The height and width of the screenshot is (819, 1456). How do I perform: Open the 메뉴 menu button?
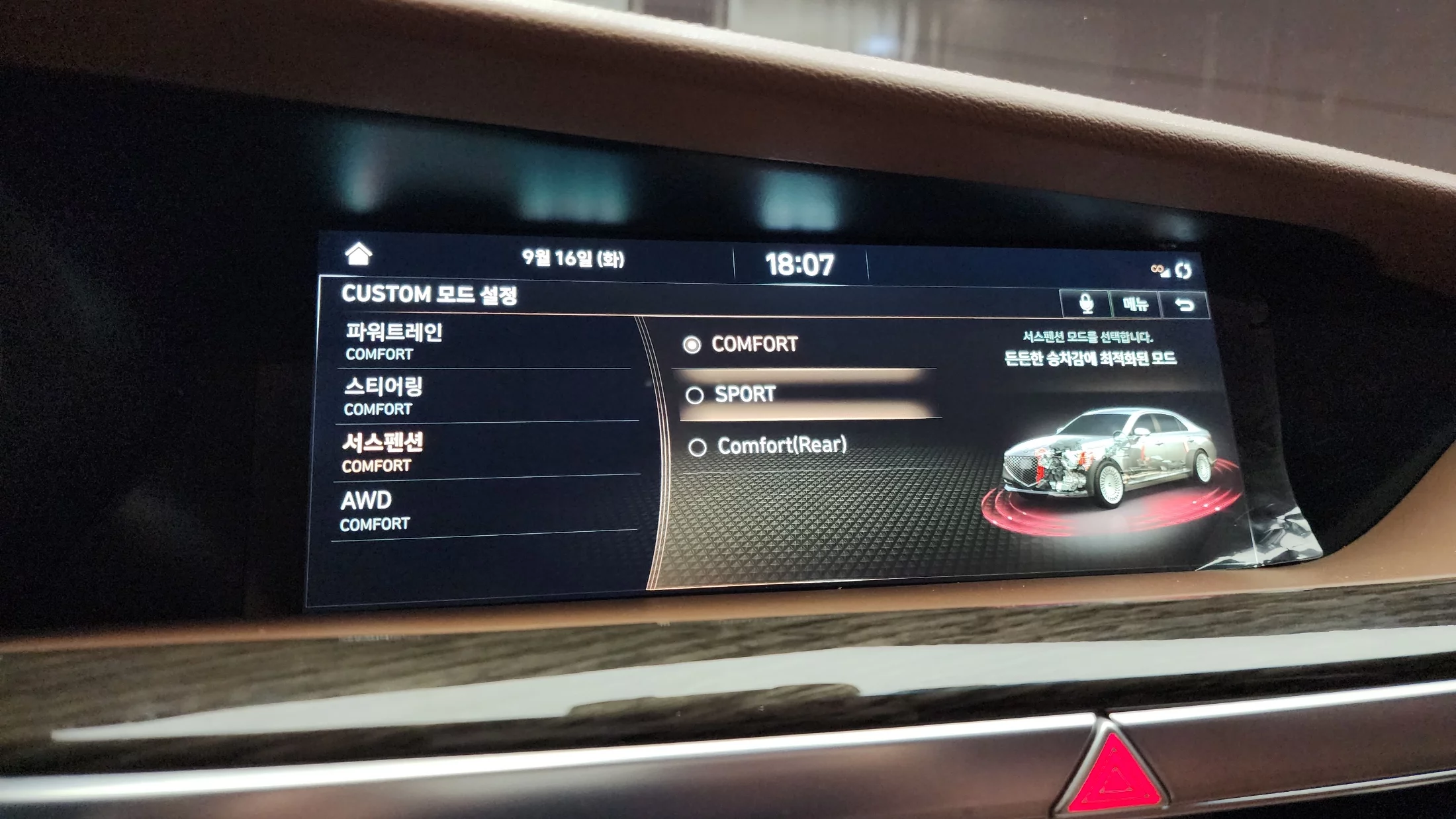tap(1135, 304)
